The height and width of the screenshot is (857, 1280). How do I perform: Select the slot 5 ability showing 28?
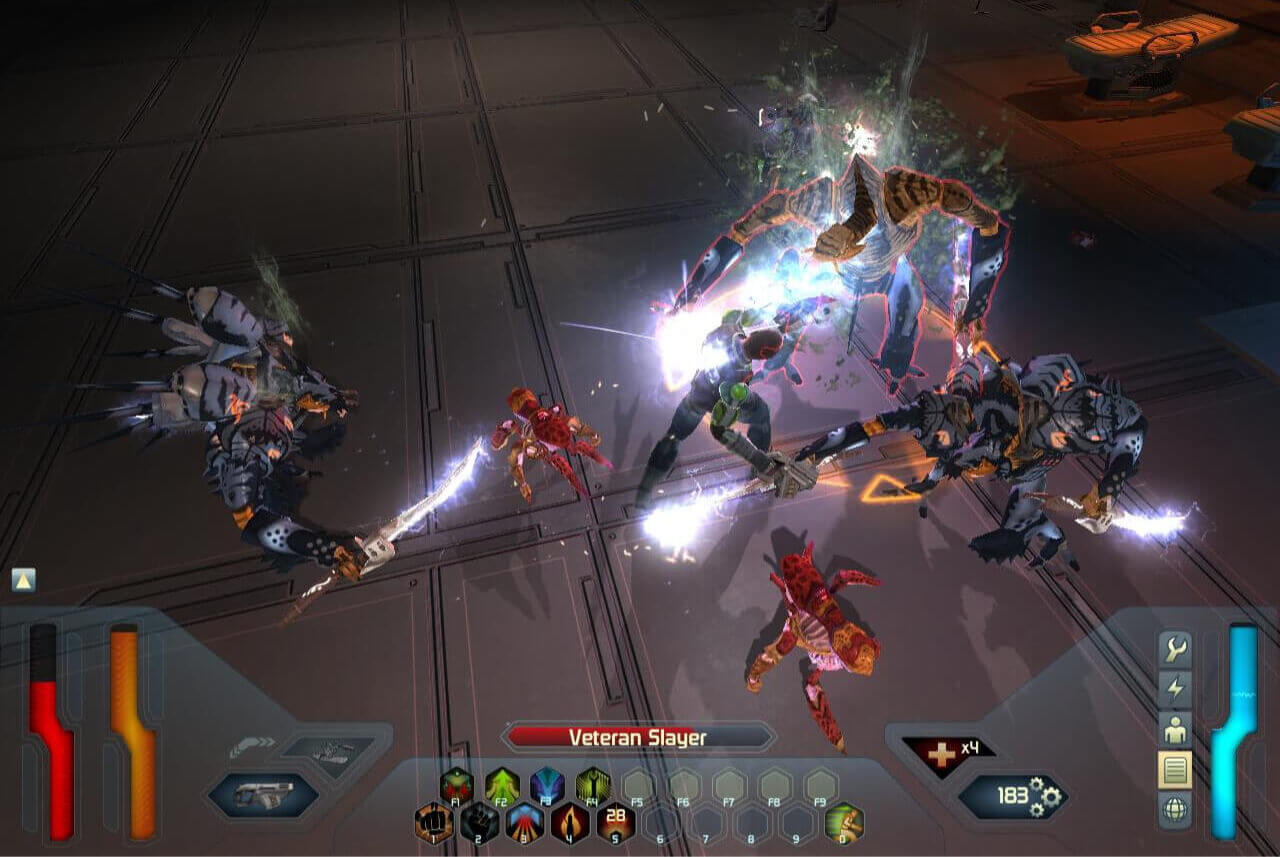[616, 823]
